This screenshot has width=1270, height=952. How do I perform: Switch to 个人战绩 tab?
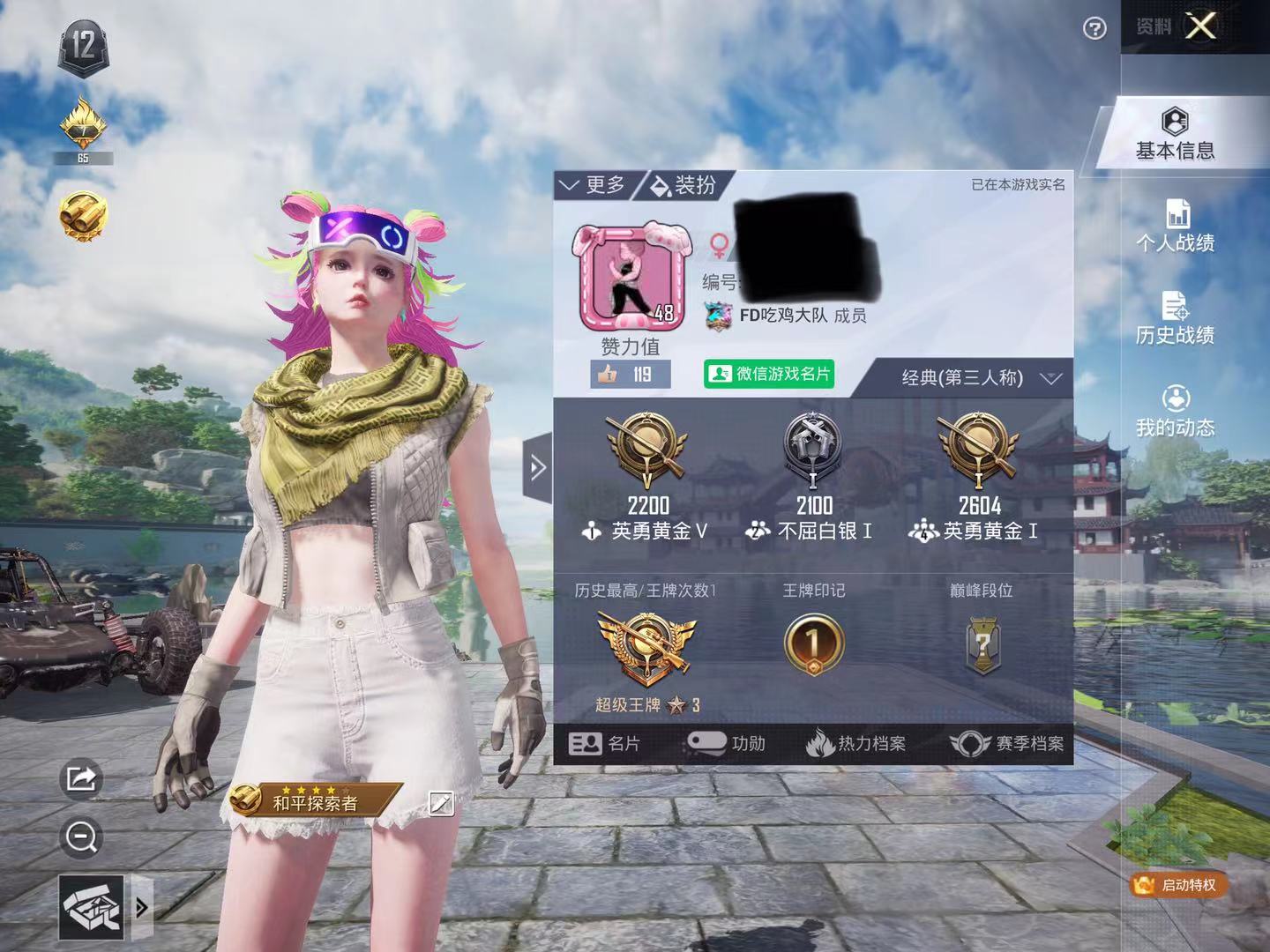point(1175,227)
